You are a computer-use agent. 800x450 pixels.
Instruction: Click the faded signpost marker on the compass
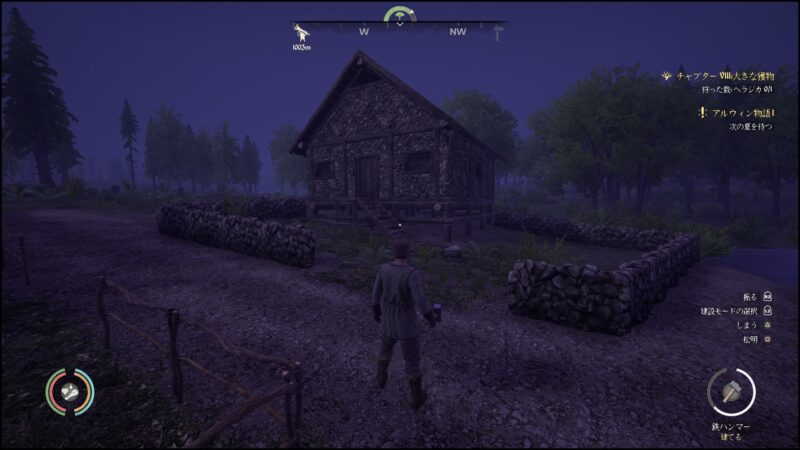[x=497, y=34]
